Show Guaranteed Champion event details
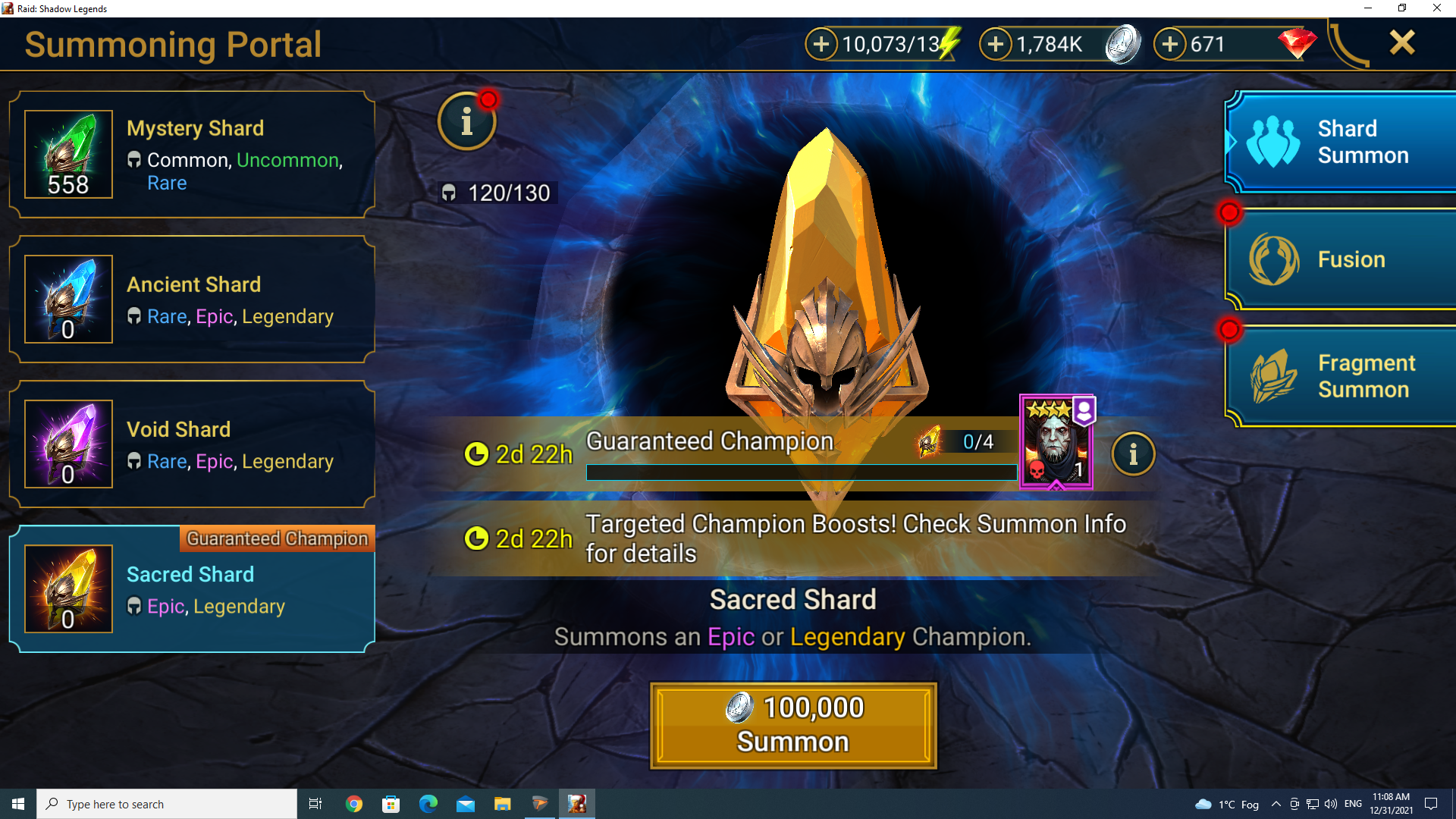The height and width of the screenshot is (819, 1456). pyautogui.click(x=1133, y=454)
